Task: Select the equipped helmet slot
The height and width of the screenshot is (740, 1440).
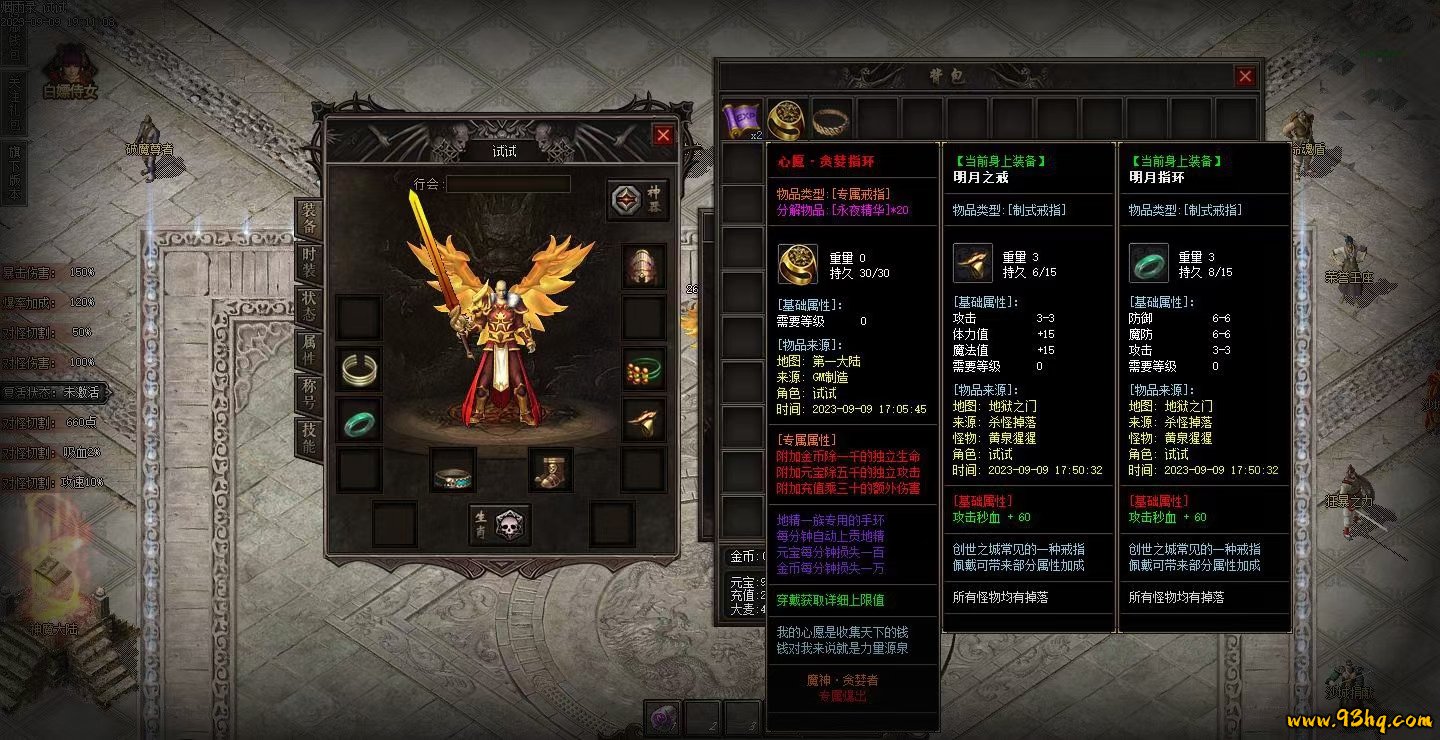Action: 643,266
